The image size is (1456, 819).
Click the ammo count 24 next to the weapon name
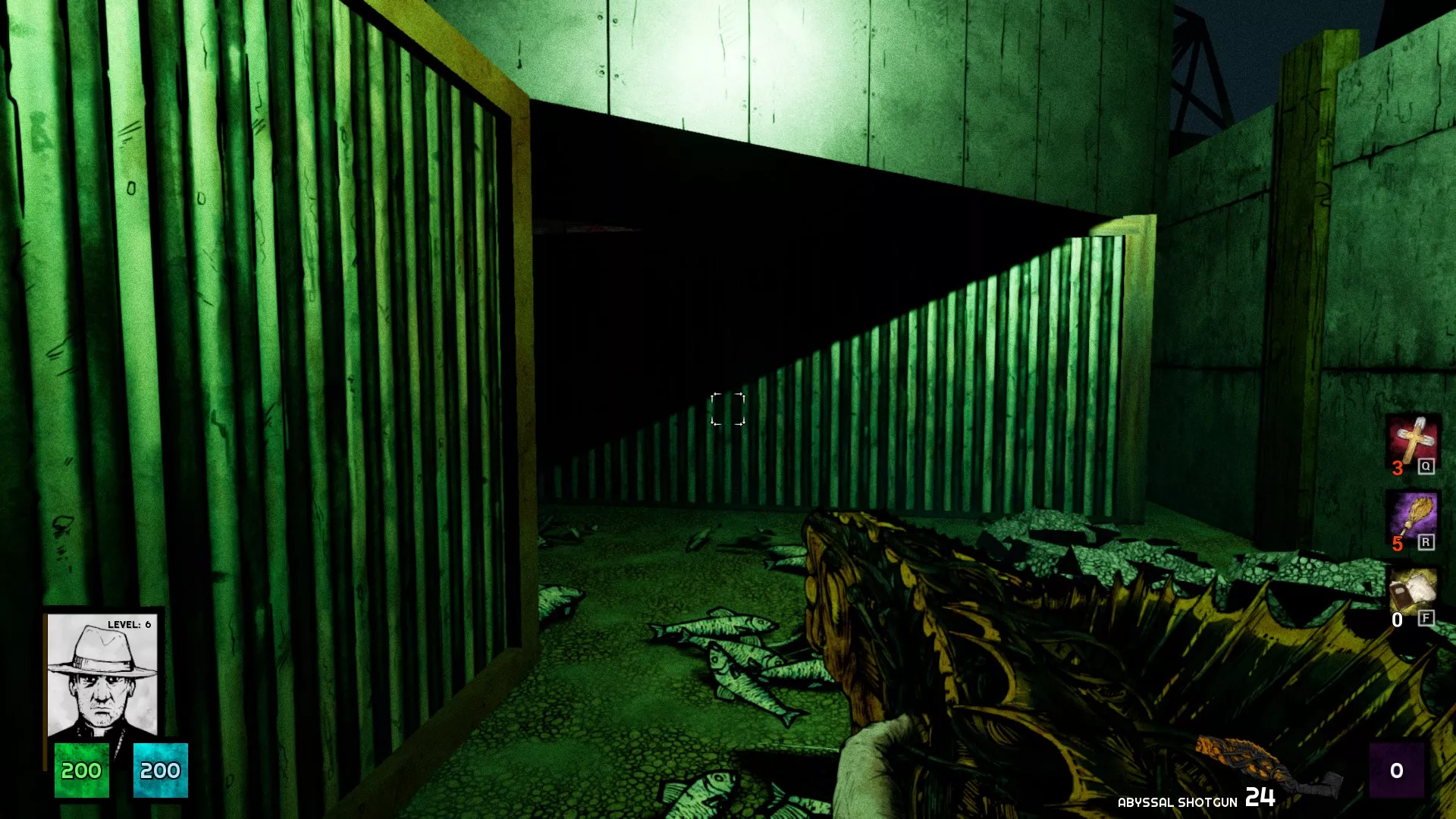tap(1259, 798)
